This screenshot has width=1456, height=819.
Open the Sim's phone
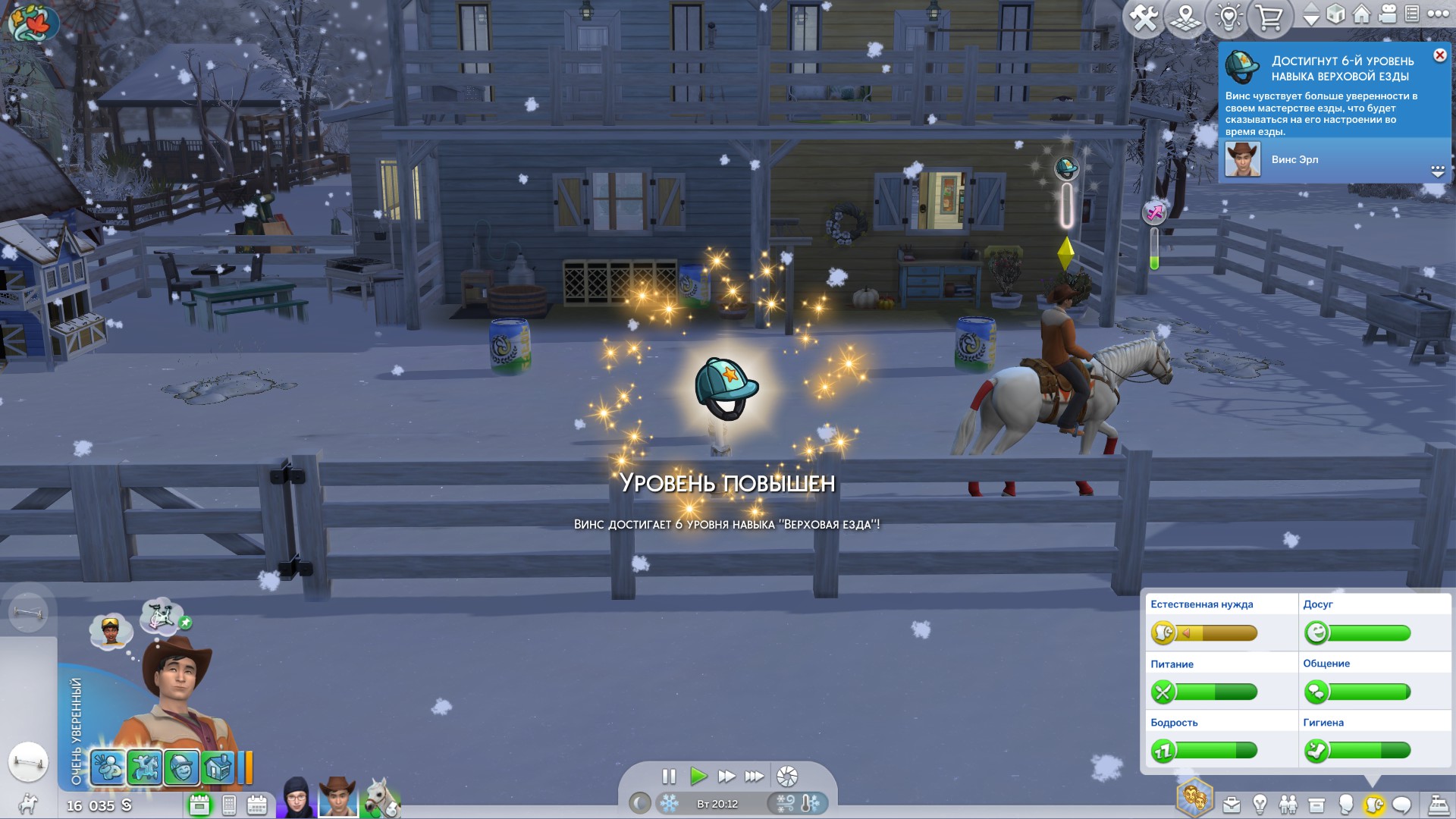(229, 805)
